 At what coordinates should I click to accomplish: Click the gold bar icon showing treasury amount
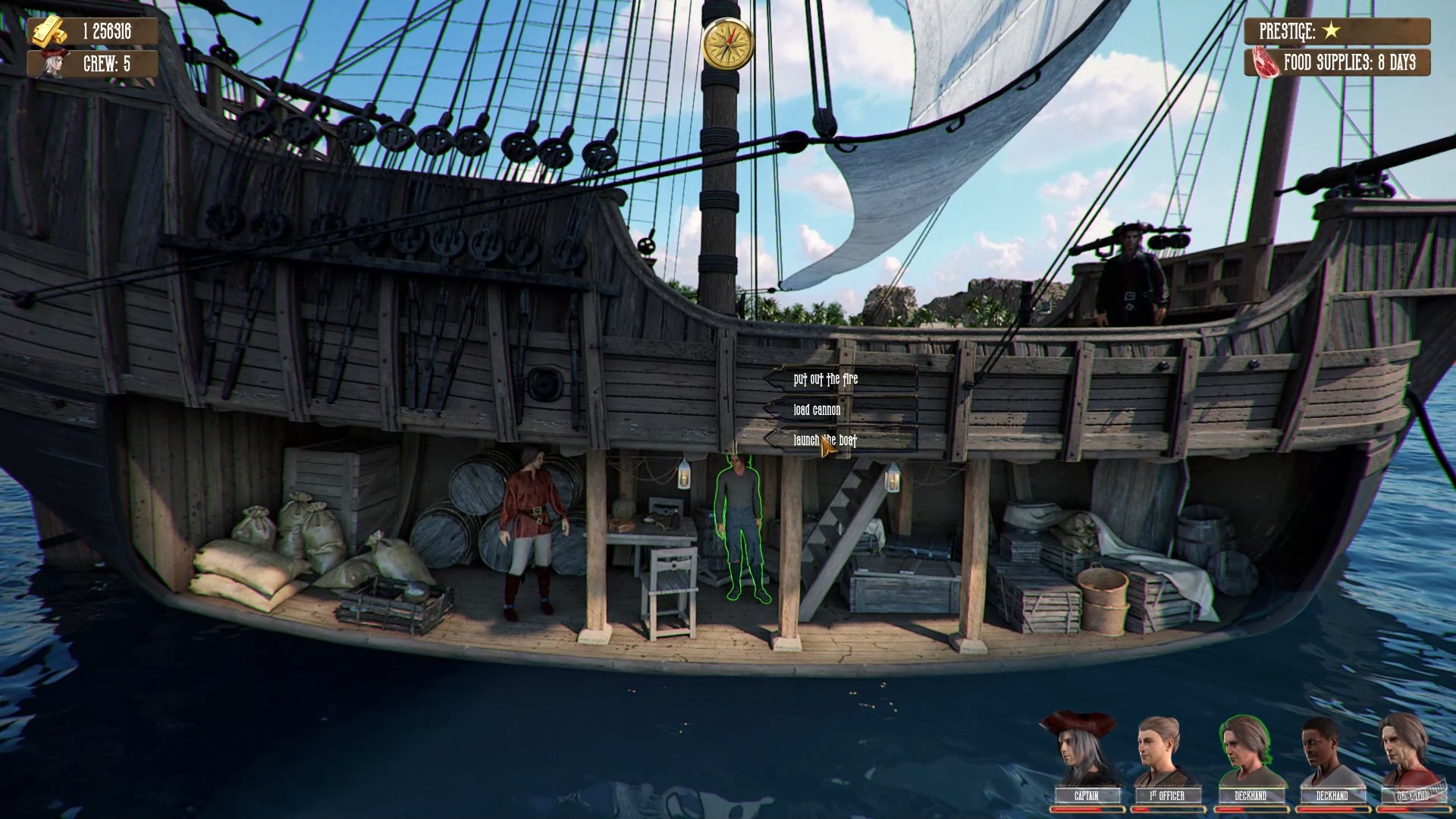pos(47,32)
